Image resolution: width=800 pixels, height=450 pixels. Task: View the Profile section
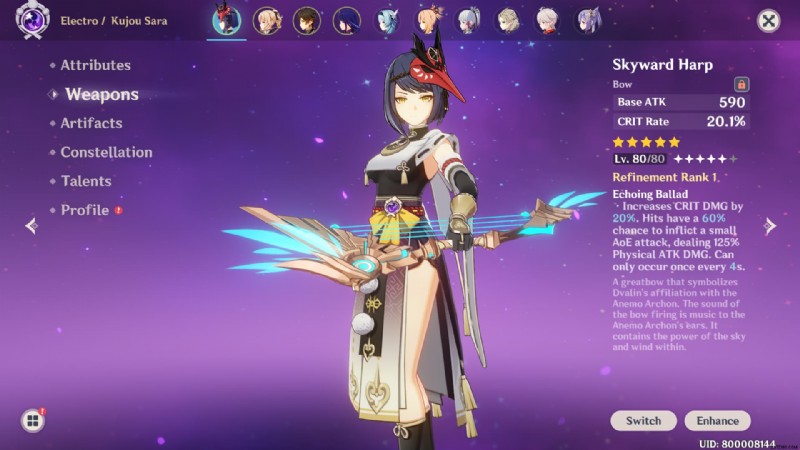85,210
